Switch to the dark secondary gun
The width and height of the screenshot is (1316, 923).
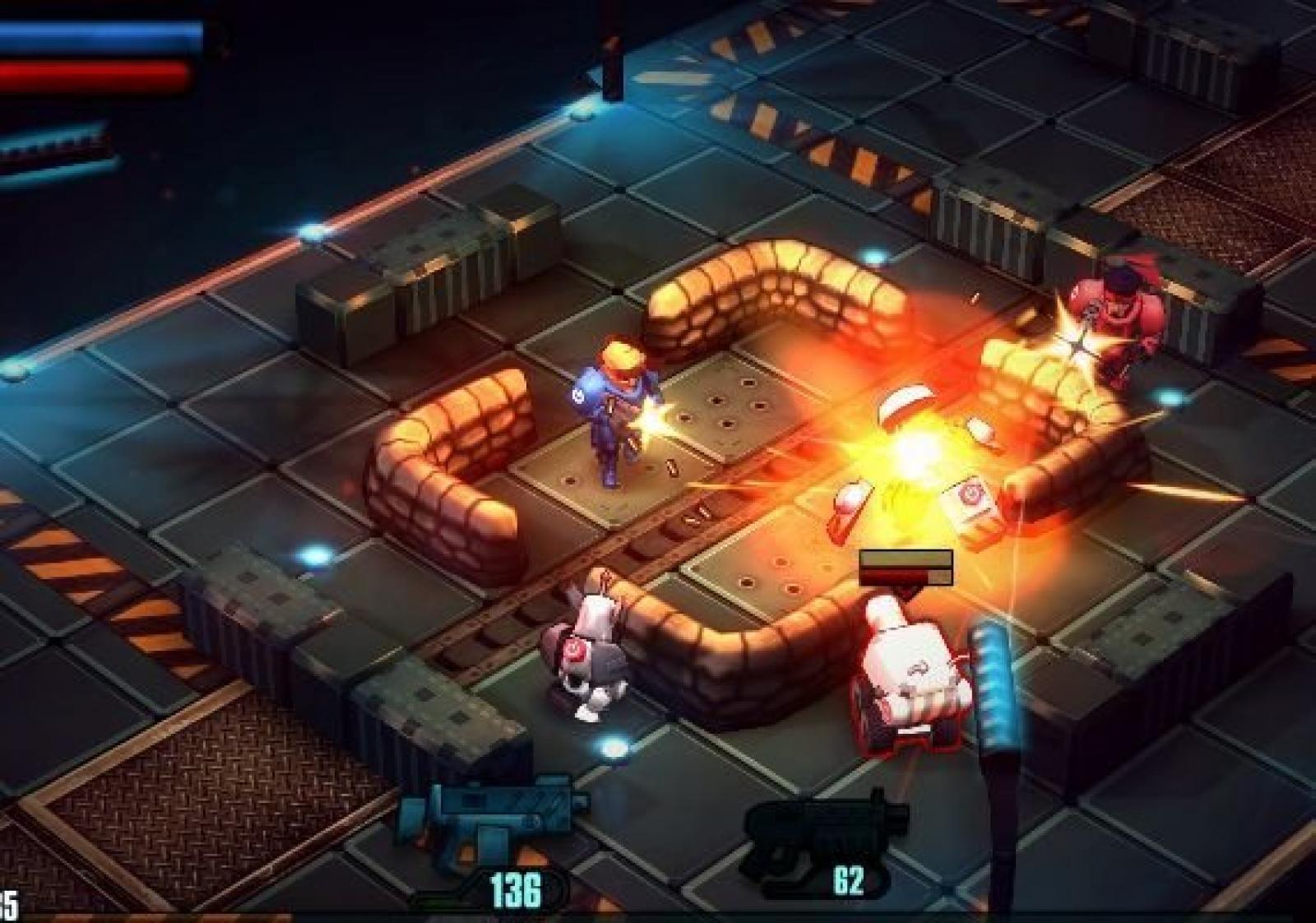pyautogui.click(x=825, y=828)
